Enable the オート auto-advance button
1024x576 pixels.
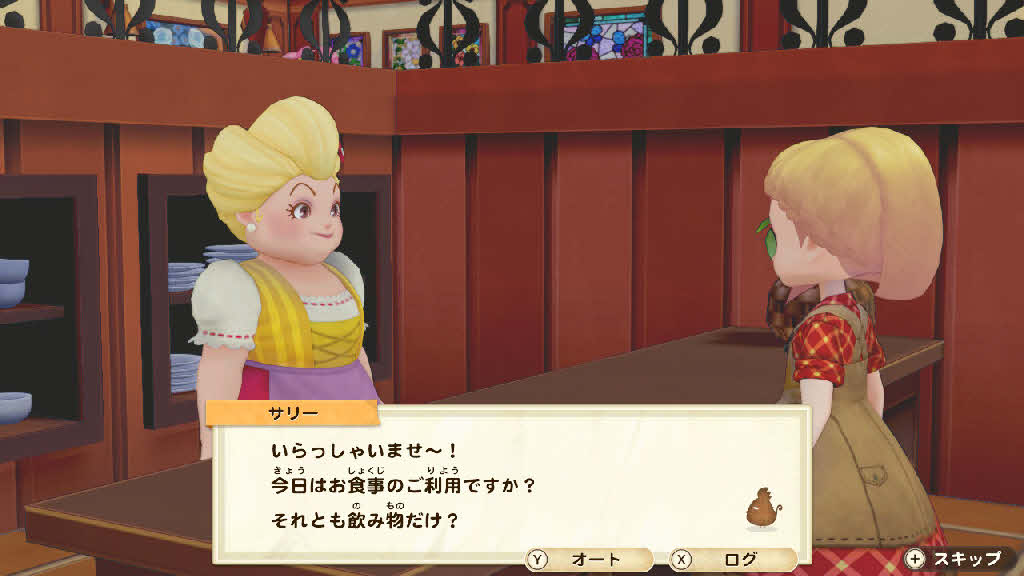[x=587, y=560]
